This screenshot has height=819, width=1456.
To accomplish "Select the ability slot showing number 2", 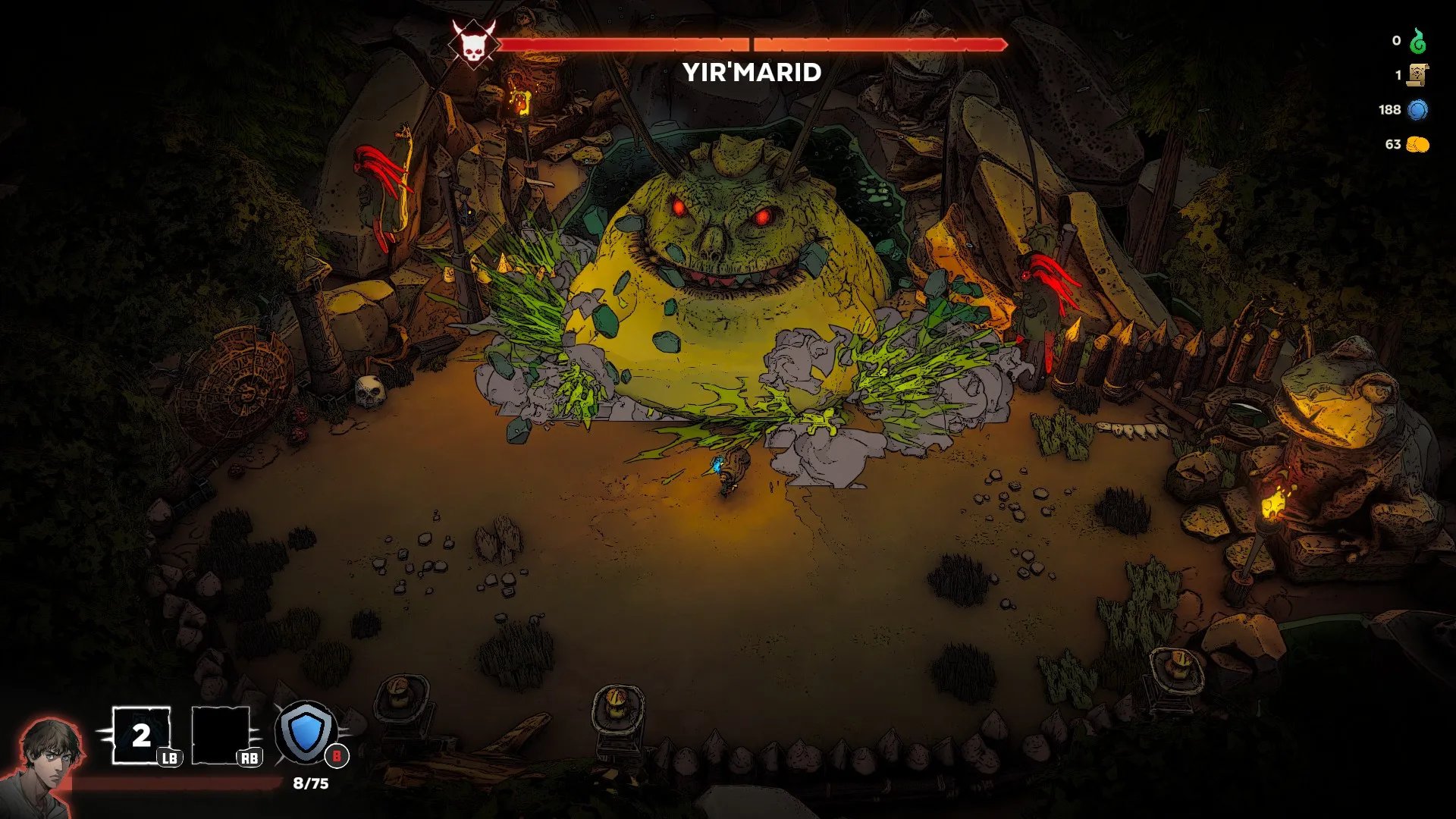I will click(x=141, y=735).
